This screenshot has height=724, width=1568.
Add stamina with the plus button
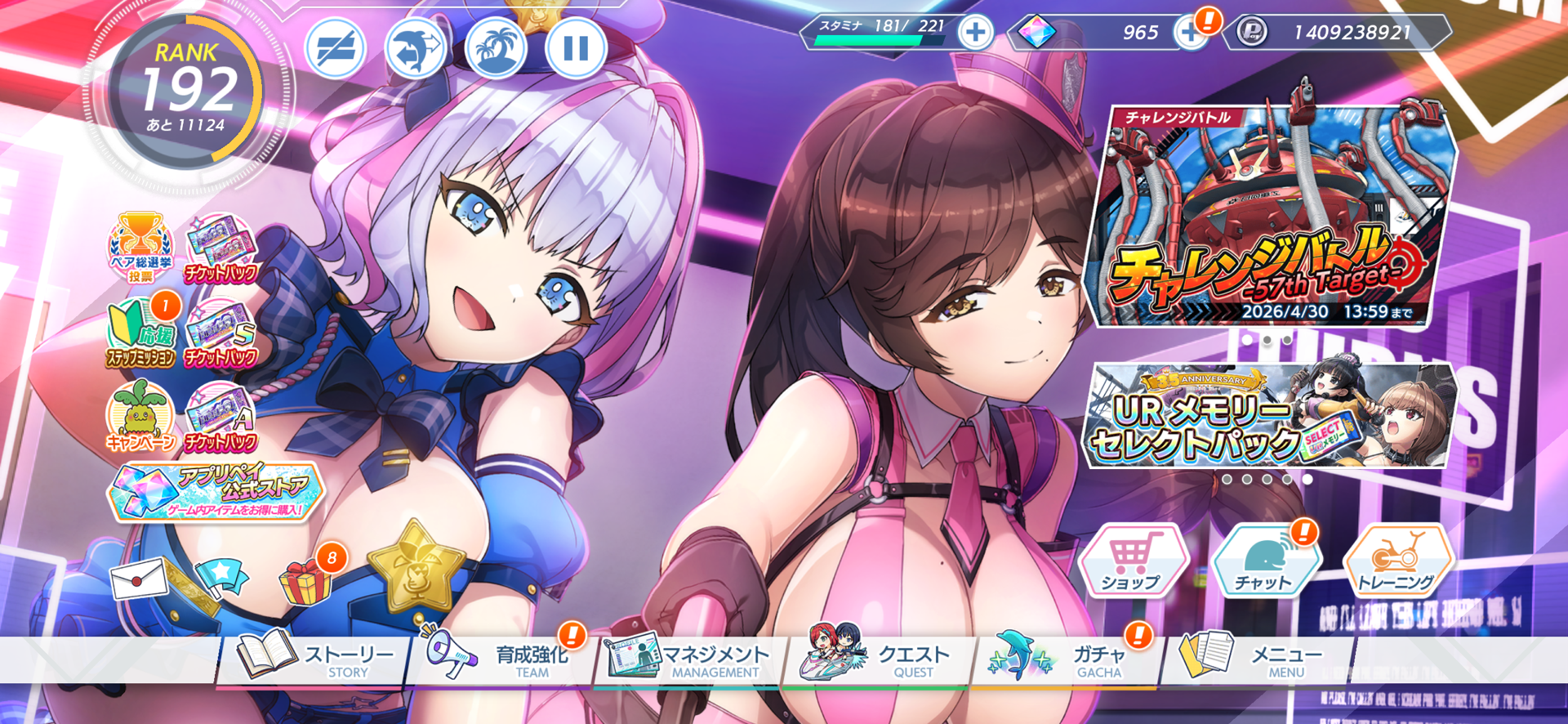pyautogui.click(x=975, y=33)
